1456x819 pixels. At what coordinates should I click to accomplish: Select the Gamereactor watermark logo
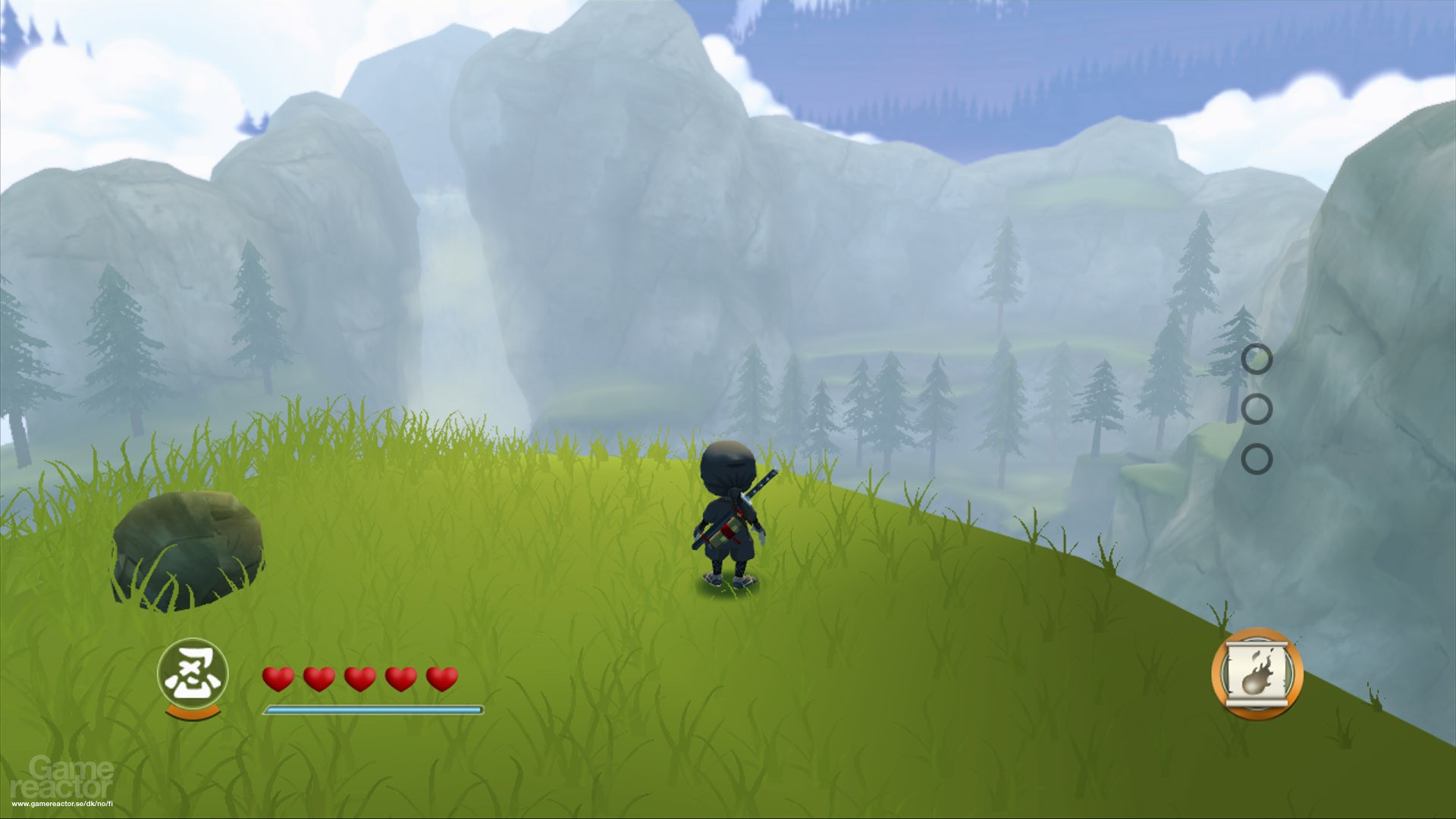pyautogui.click(x=64, y=777)
